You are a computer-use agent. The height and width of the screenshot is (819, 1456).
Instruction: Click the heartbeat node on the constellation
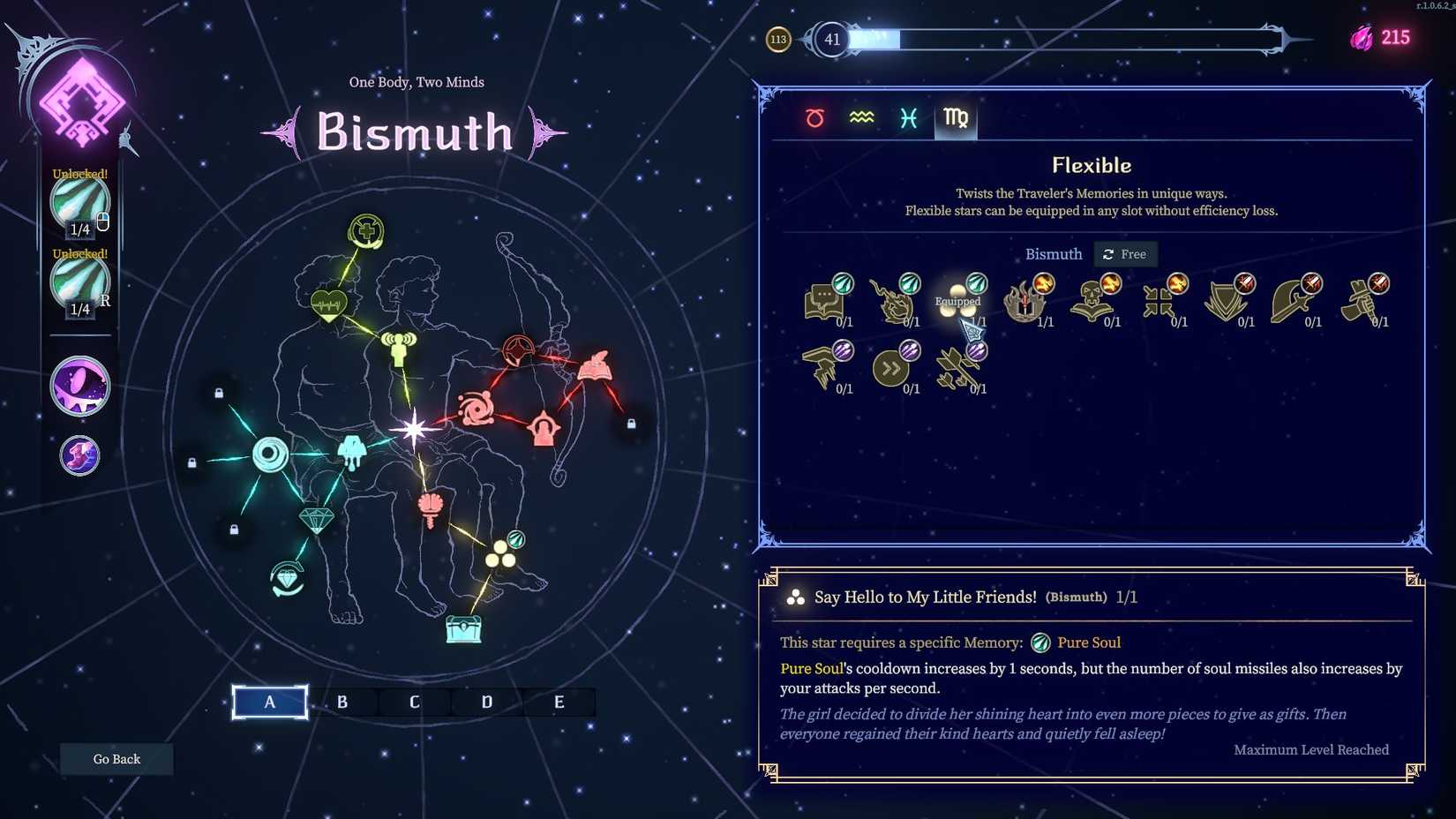(327, 304)
